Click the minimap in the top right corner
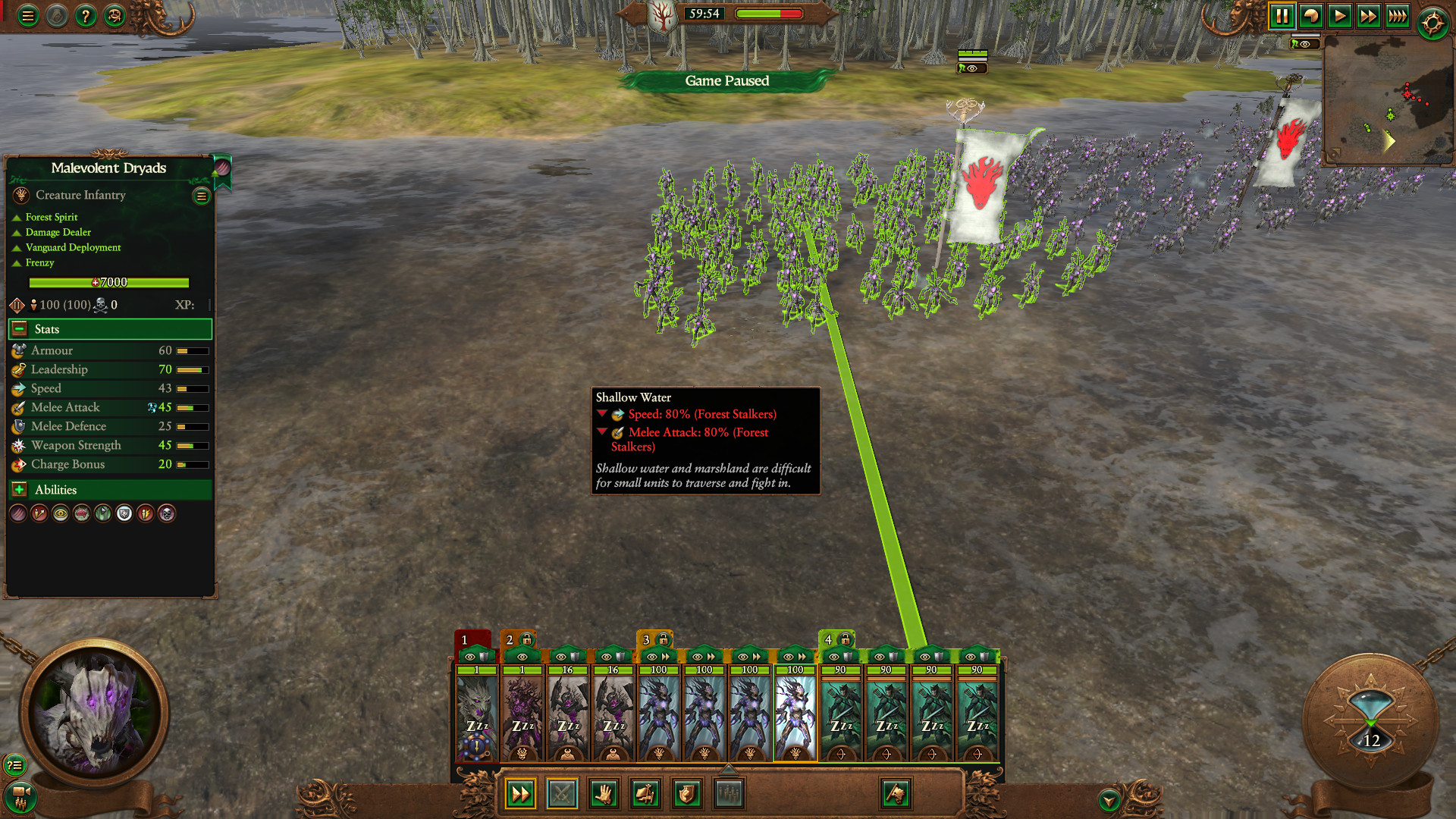The height and width of the screenshot is (819, 1456). tap(1389, 99)
